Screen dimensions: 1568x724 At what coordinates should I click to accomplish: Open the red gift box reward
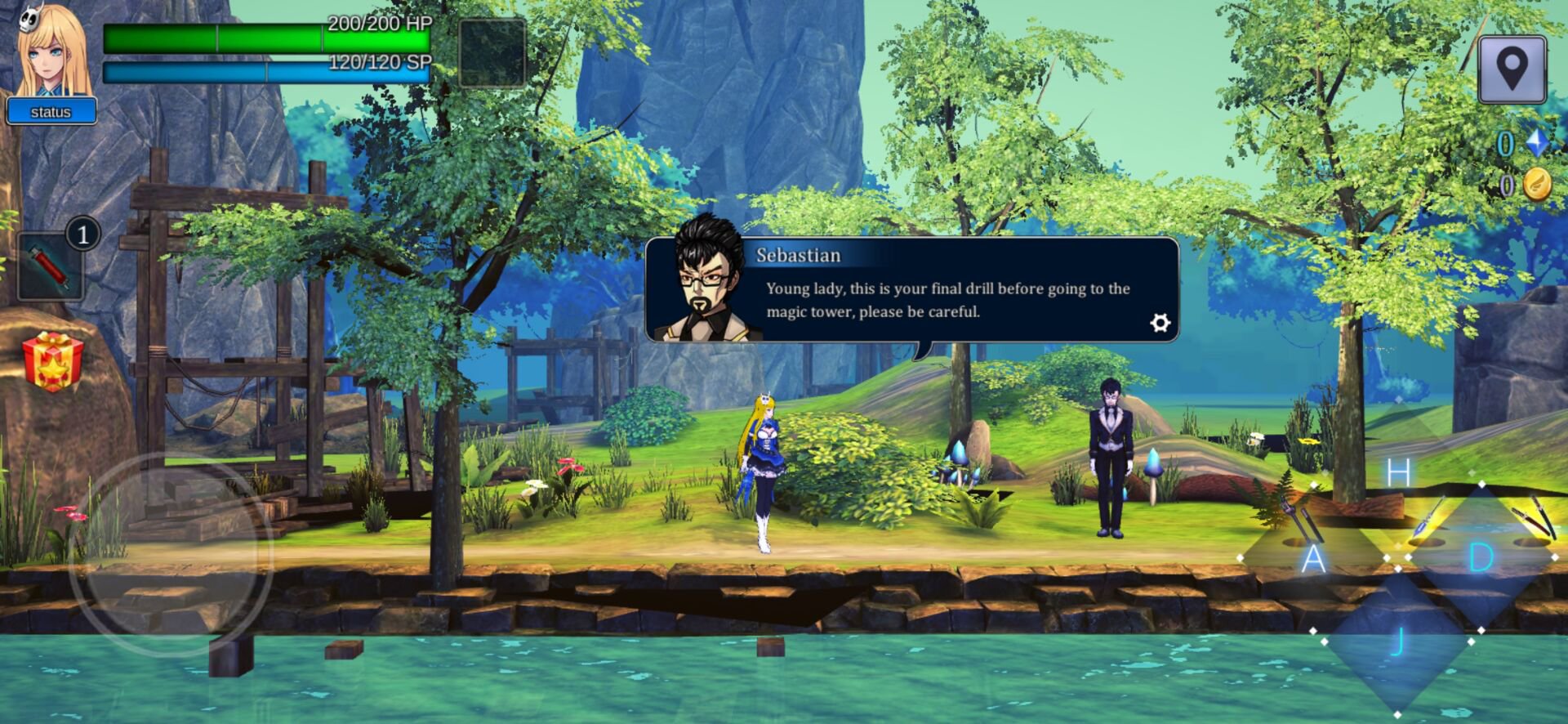53,360
